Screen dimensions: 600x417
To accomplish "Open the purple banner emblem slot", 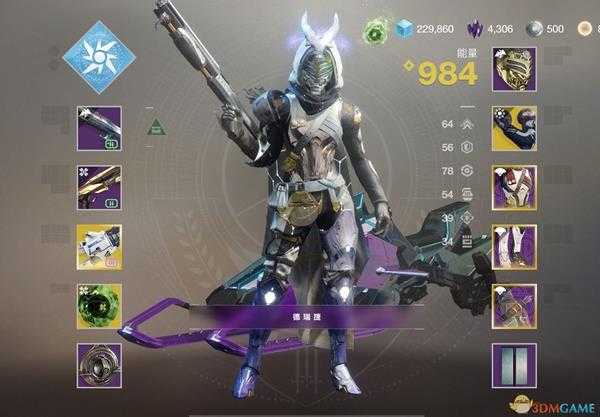I will (514, 365).
